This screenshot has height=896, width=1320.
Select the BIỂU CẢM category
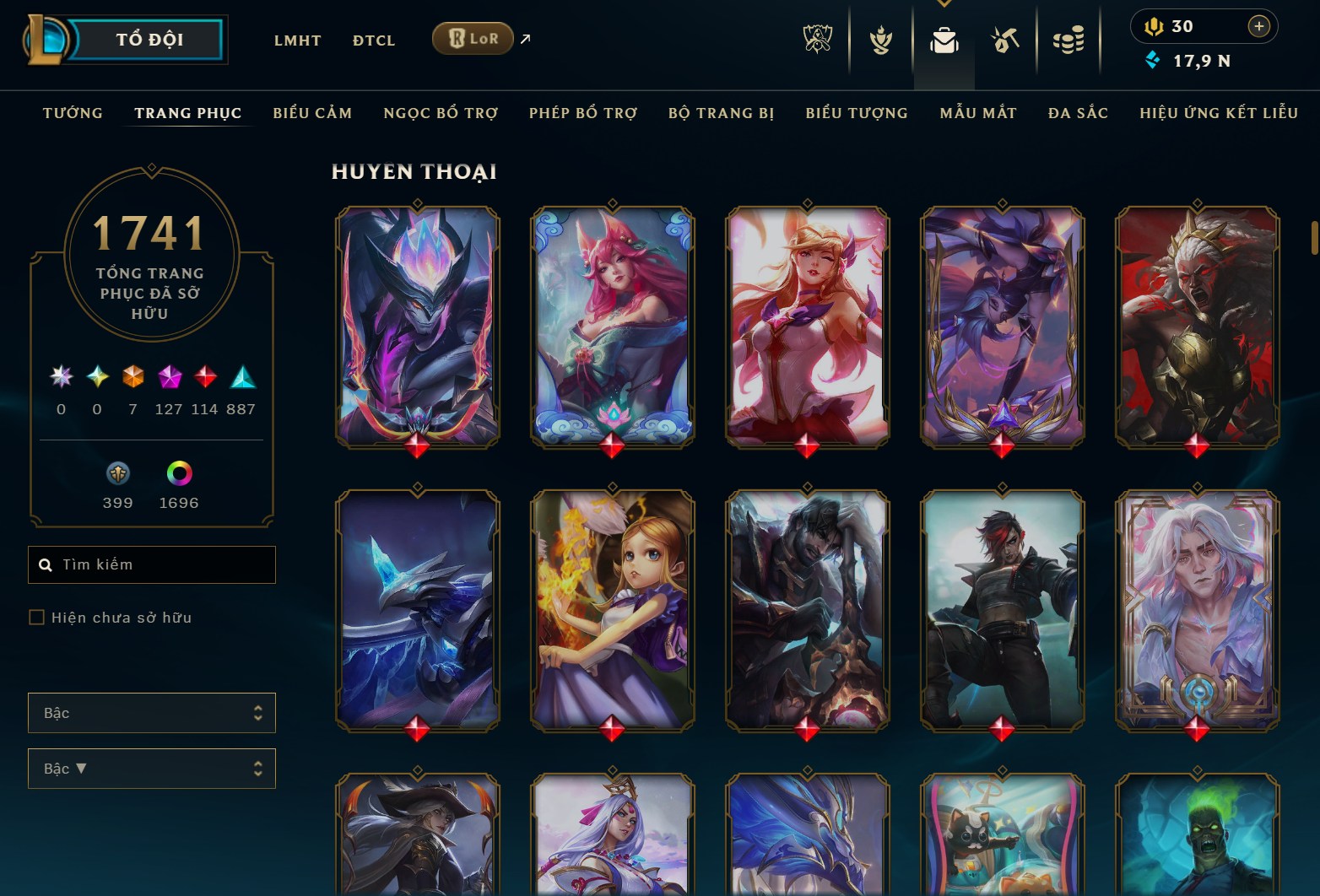(312, 112)
